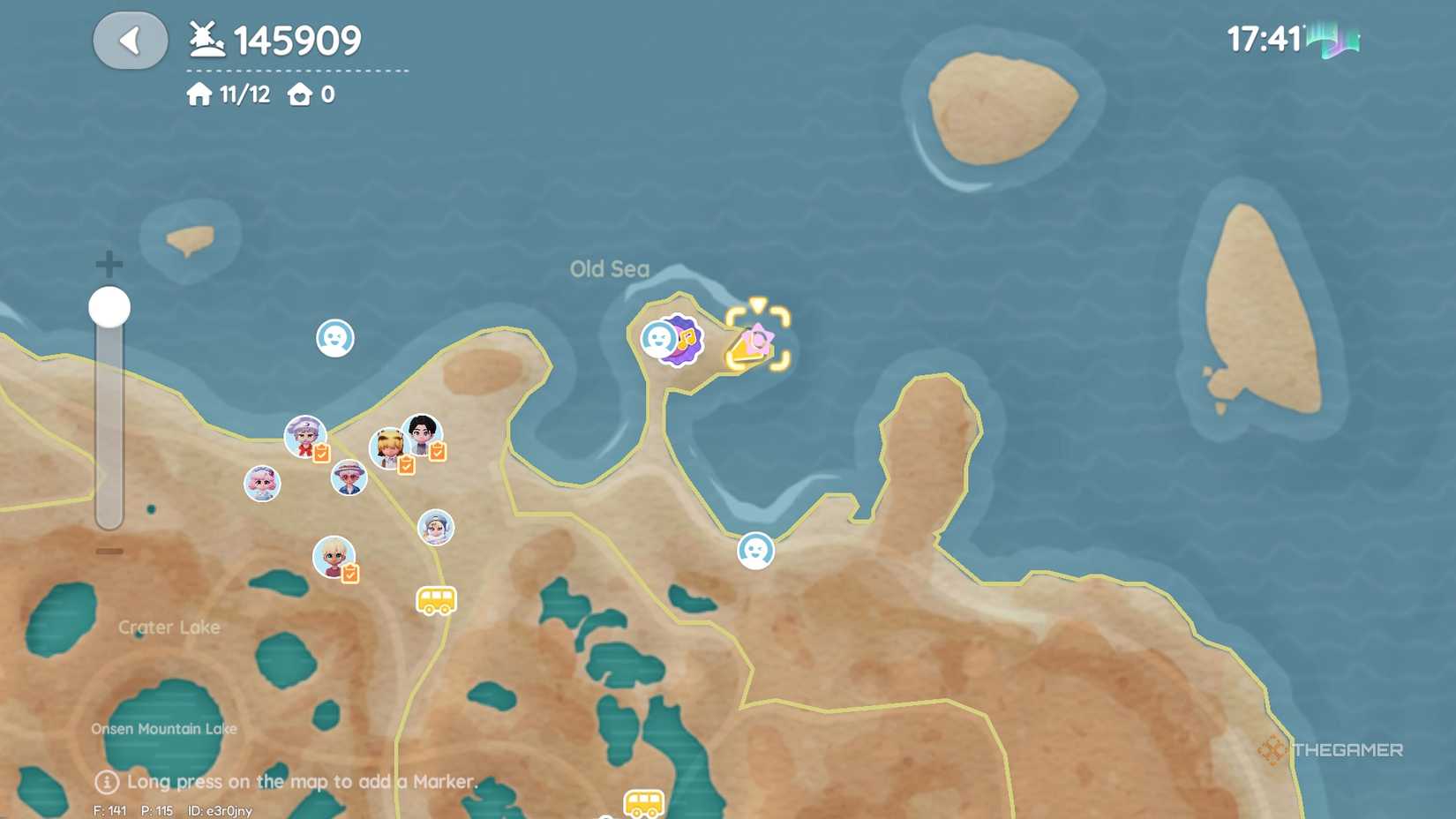1456x819 pixels.
Task: Select the pink-haired villager portrait
Action: 261,485
